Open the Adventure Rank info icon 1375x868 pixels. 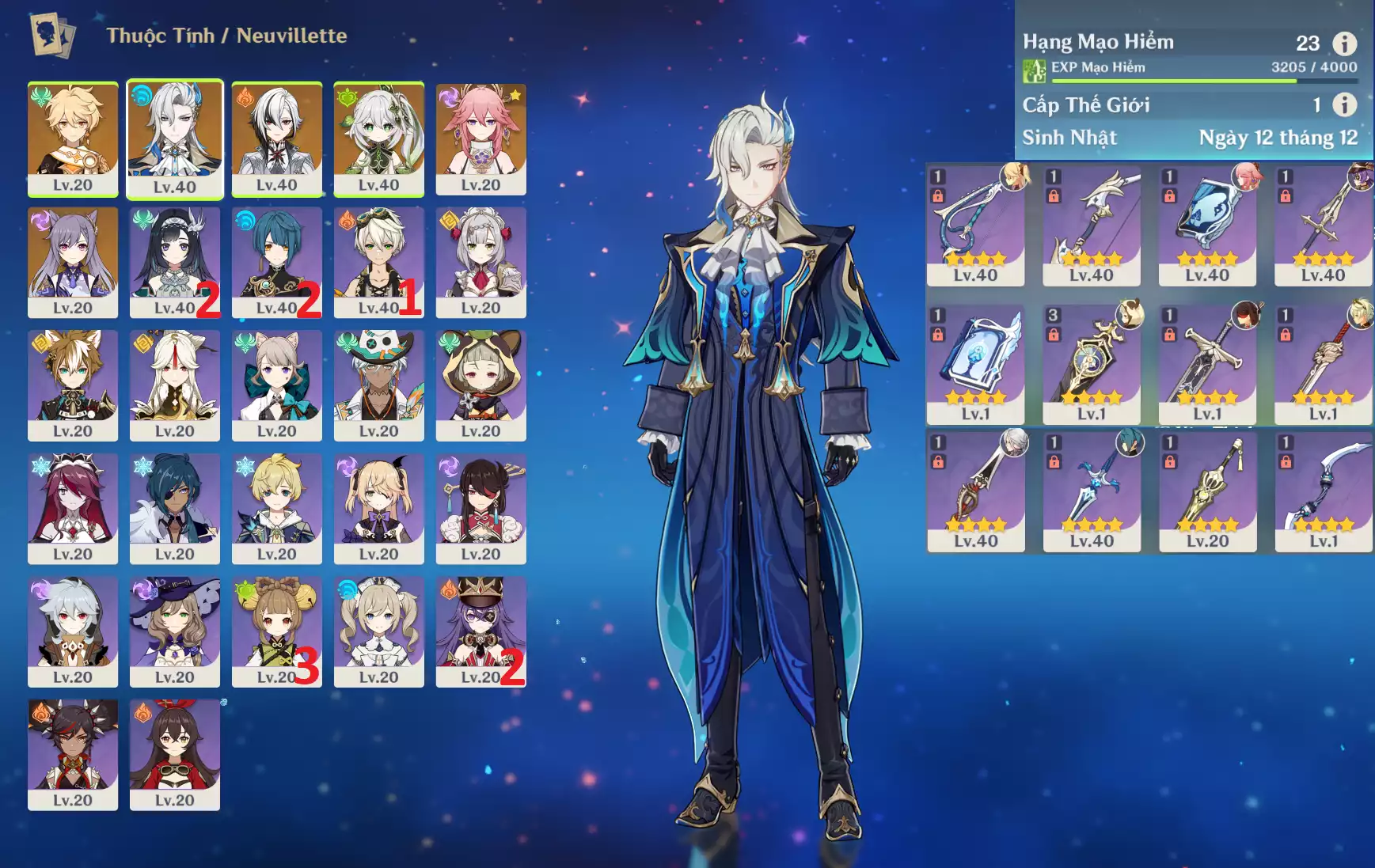1344,43
